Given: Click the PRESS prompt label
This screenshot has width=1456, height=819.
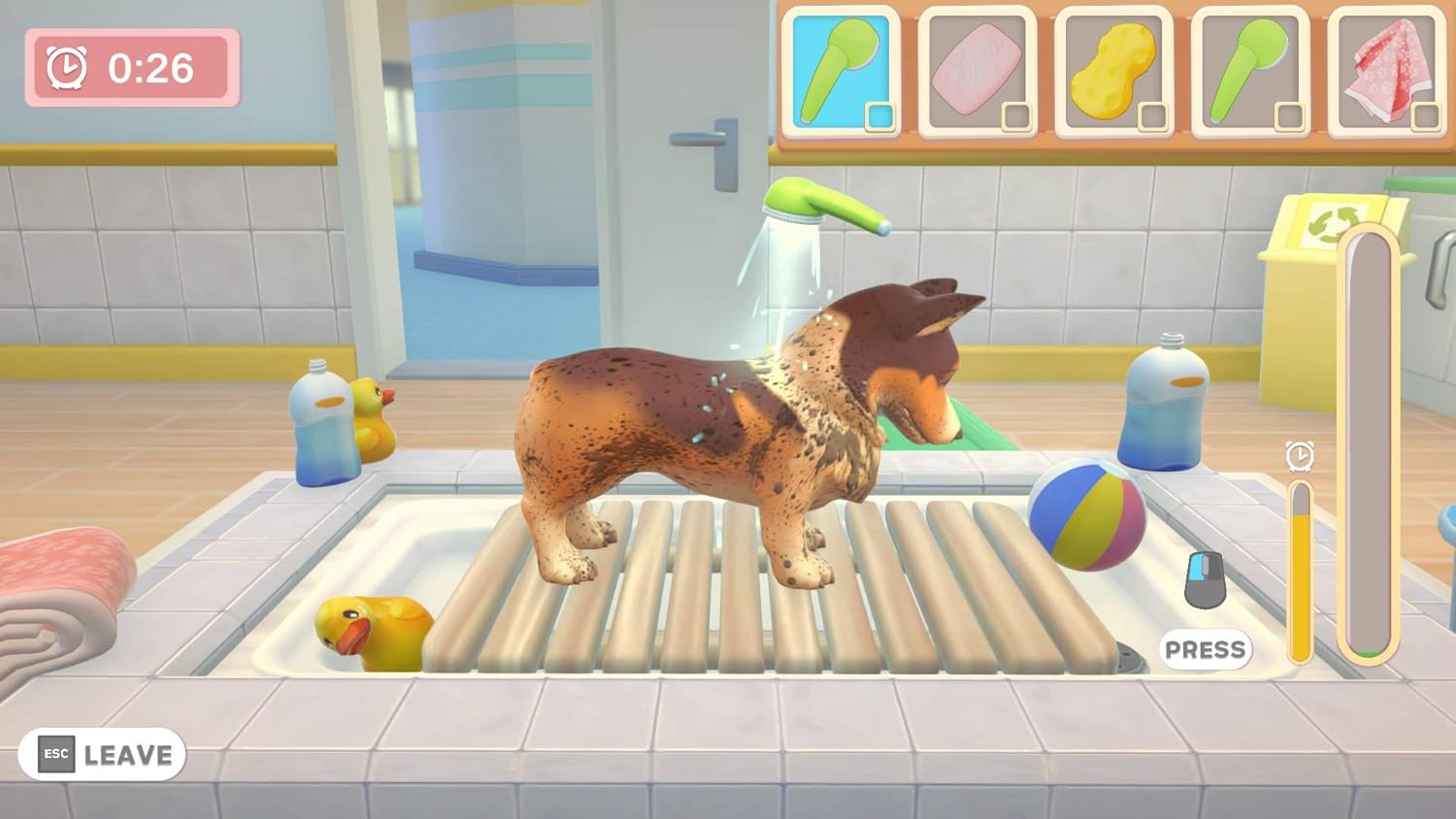Looking at the screenshot, I should point(1207,648).
